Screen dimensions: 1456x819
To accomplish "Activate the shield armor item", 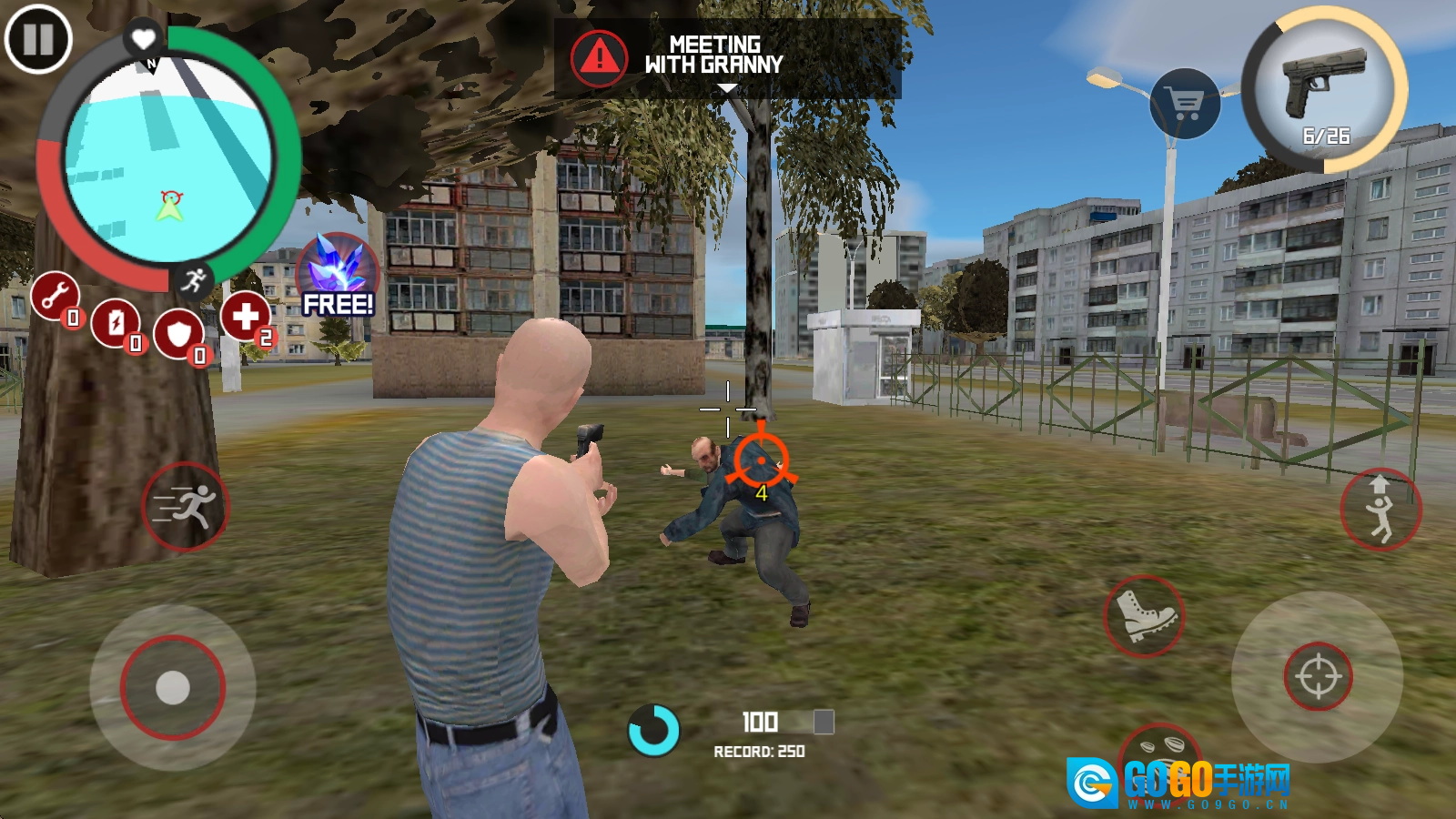I will click(179, 334).
